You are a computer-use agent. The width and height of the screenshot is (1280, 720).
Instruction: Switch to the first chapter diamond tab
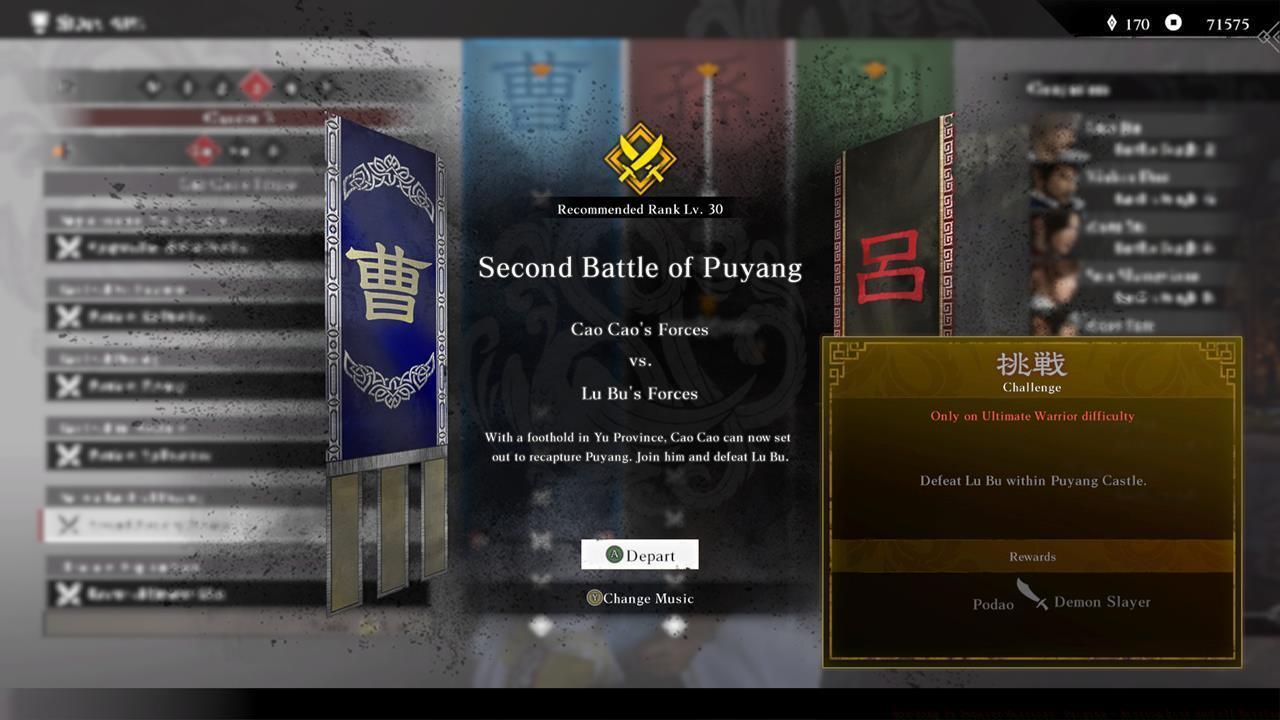coord(153,87)
